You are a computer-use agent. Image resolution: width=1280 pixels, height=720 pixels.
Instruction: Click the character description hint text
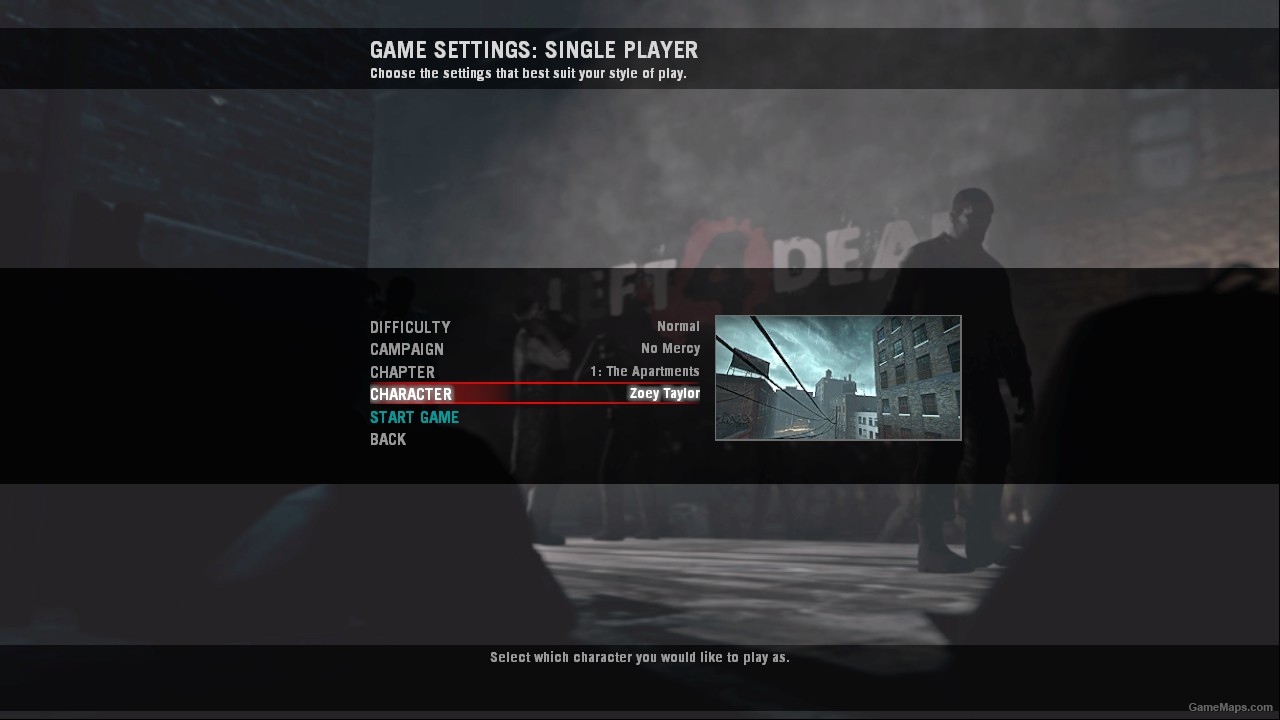639,657
